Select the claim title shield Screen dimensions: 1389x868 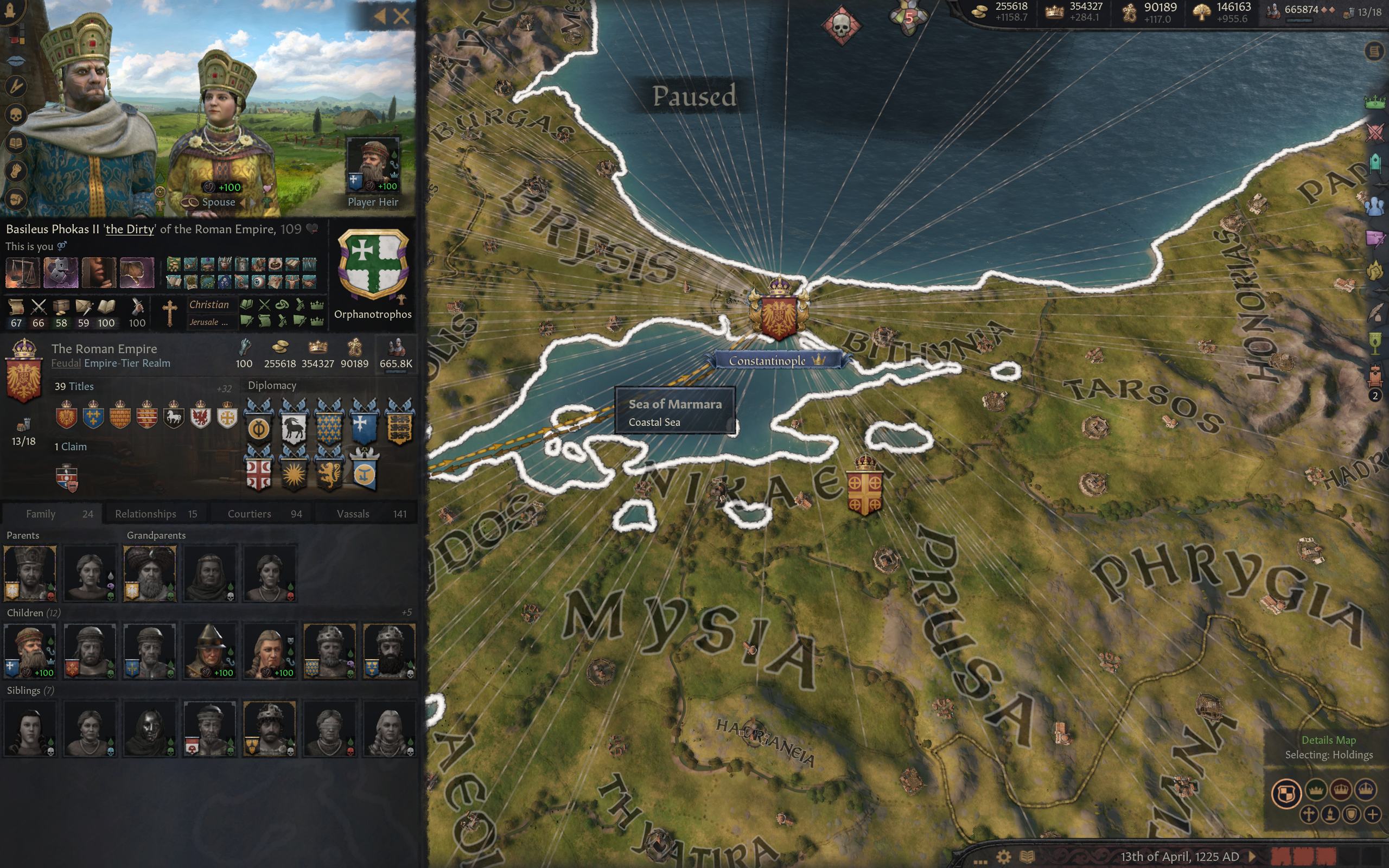(x=67, y=477)
